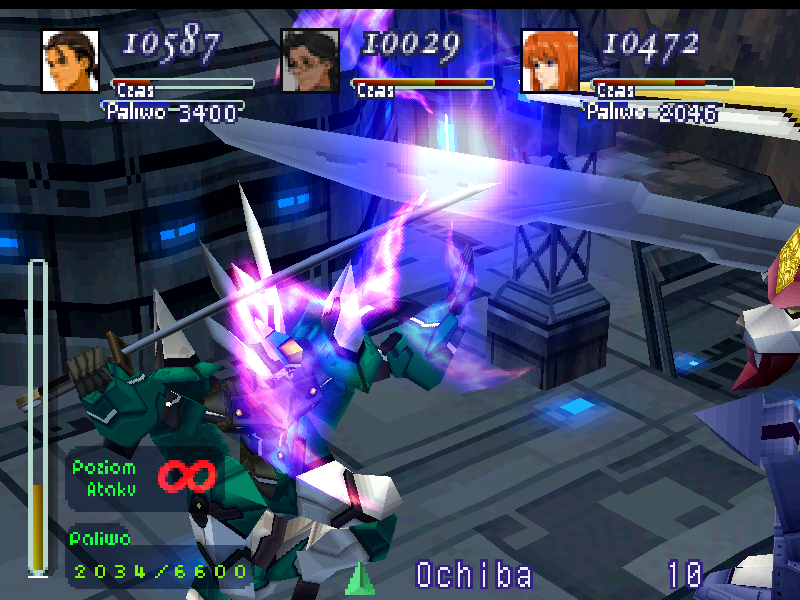The image size is (800, 600).
Task: Choose the portrait of the man with glasses
Action: click(310, 60)
